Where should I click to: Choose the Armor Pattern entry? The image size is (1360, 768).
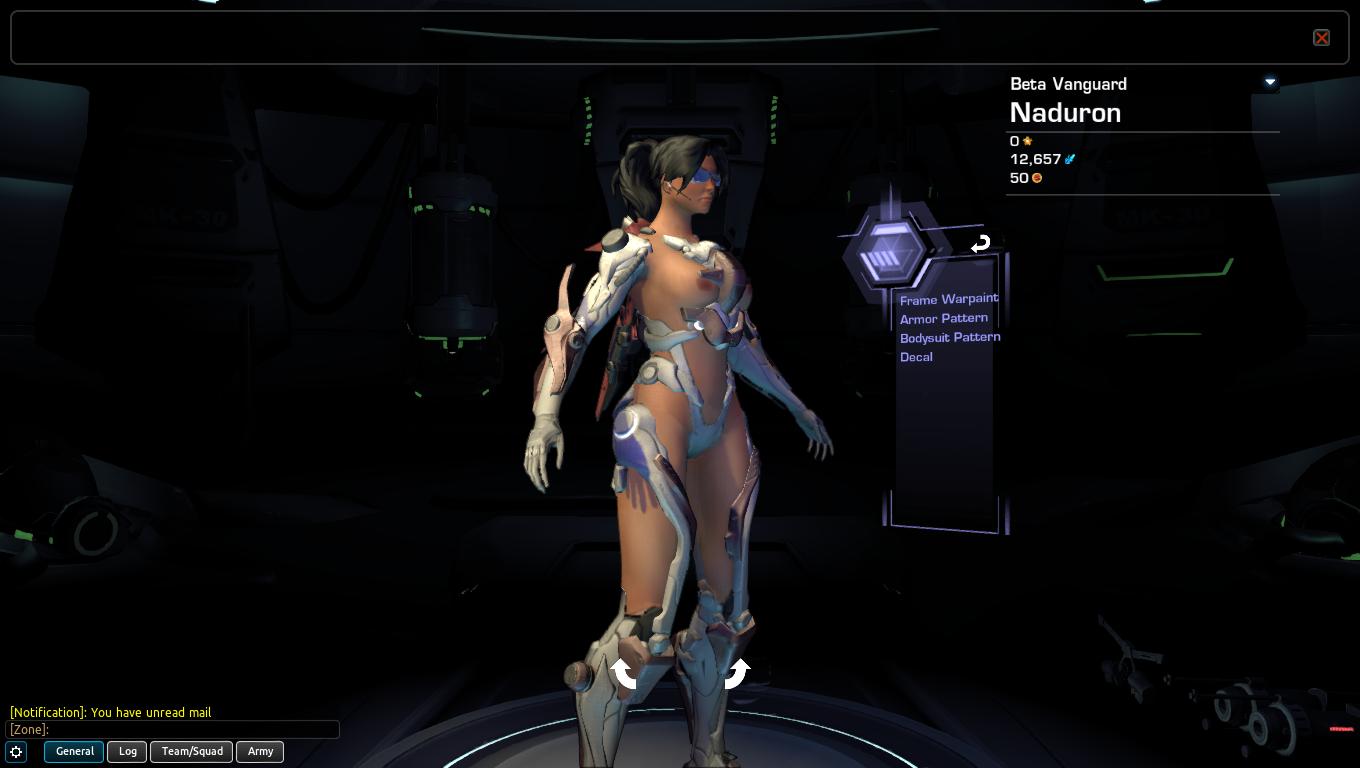[x=943, y=318]
